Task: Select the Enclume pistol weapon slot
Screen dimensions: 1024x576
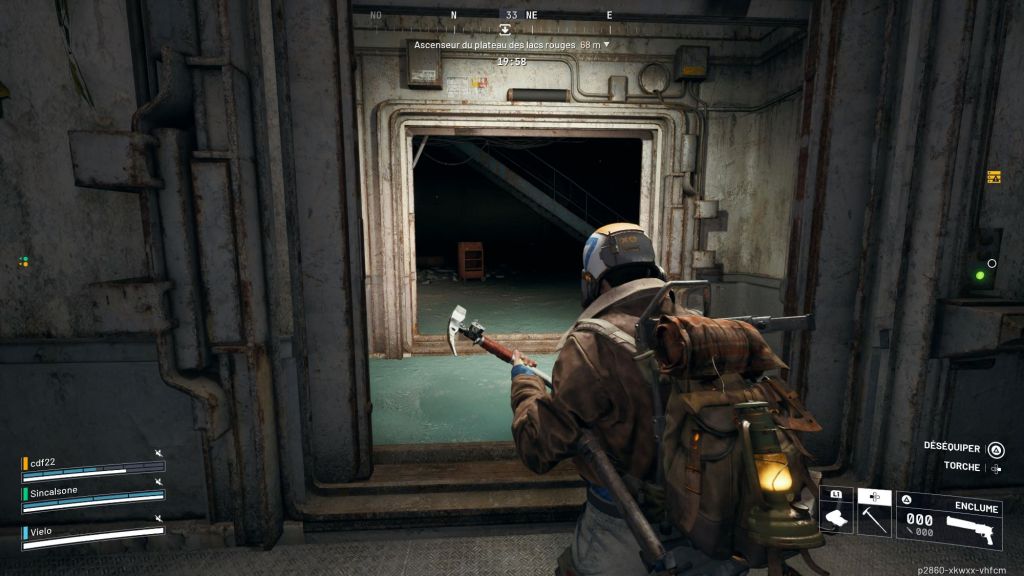Action: click(x=949, y=520)
